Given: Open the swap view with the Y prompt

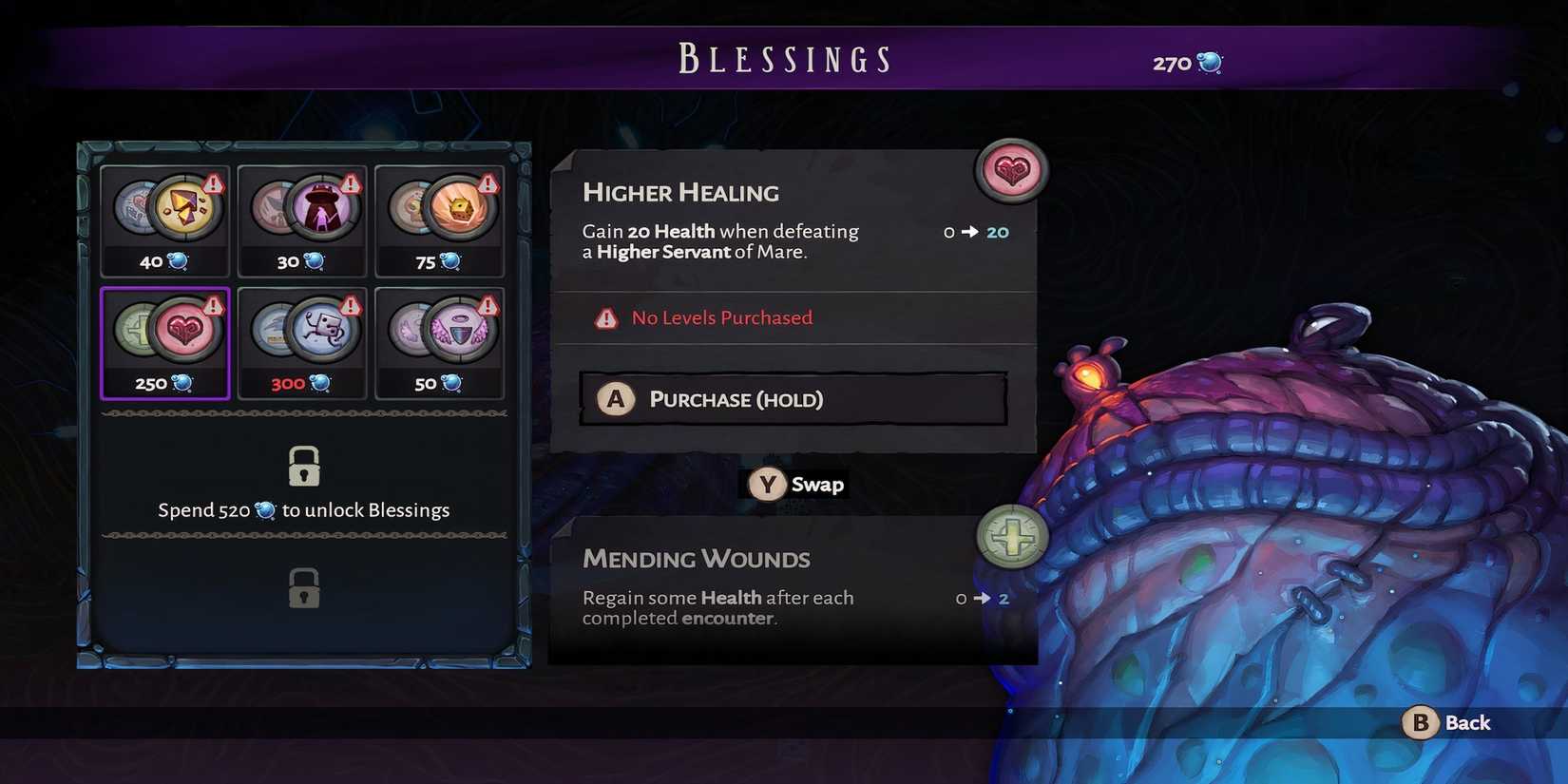Looking at the screenshot, I should 794,484.
